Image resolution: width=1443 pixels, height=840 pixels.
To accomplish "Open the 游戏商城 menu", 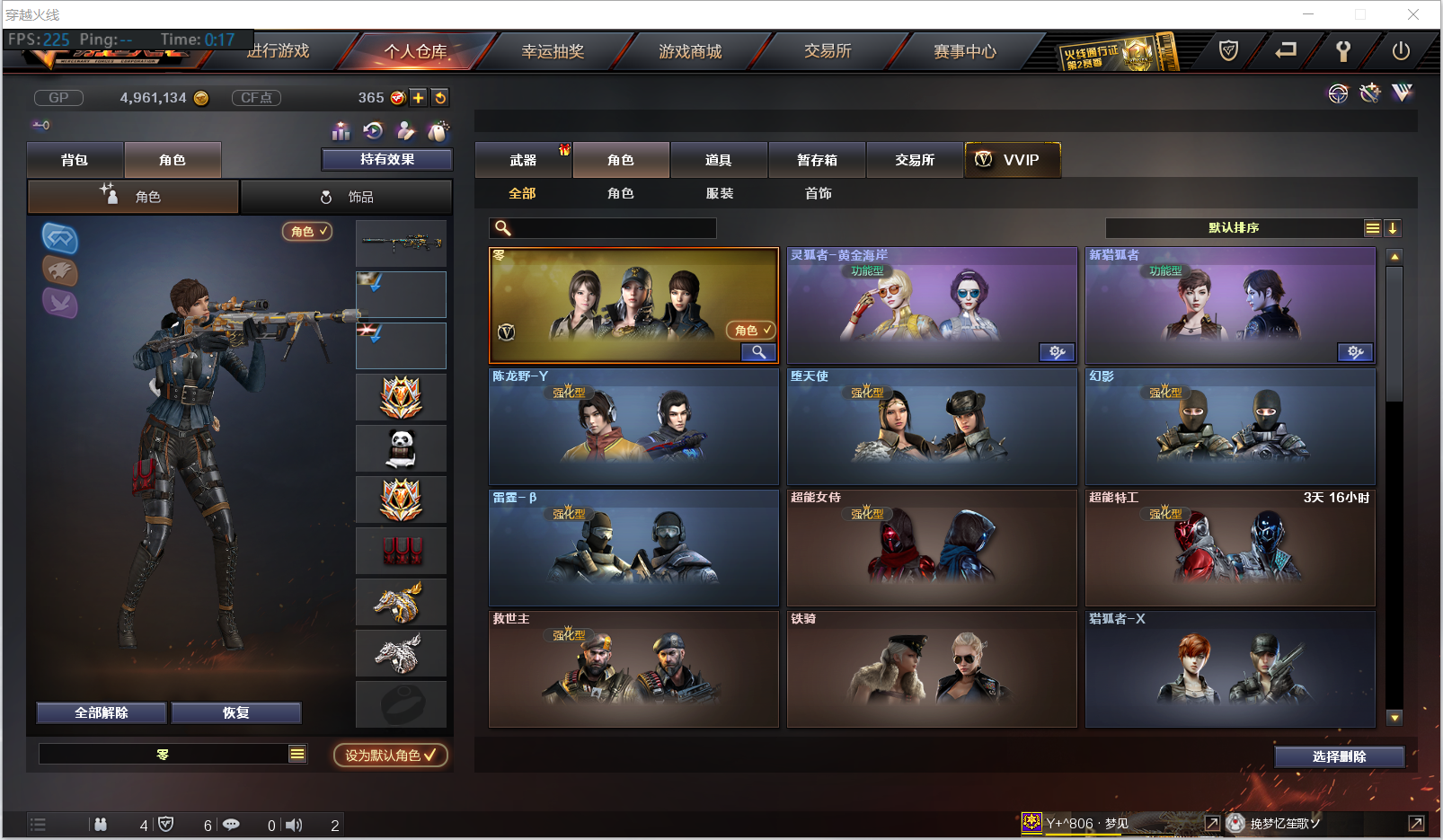I will pos(687,51).
